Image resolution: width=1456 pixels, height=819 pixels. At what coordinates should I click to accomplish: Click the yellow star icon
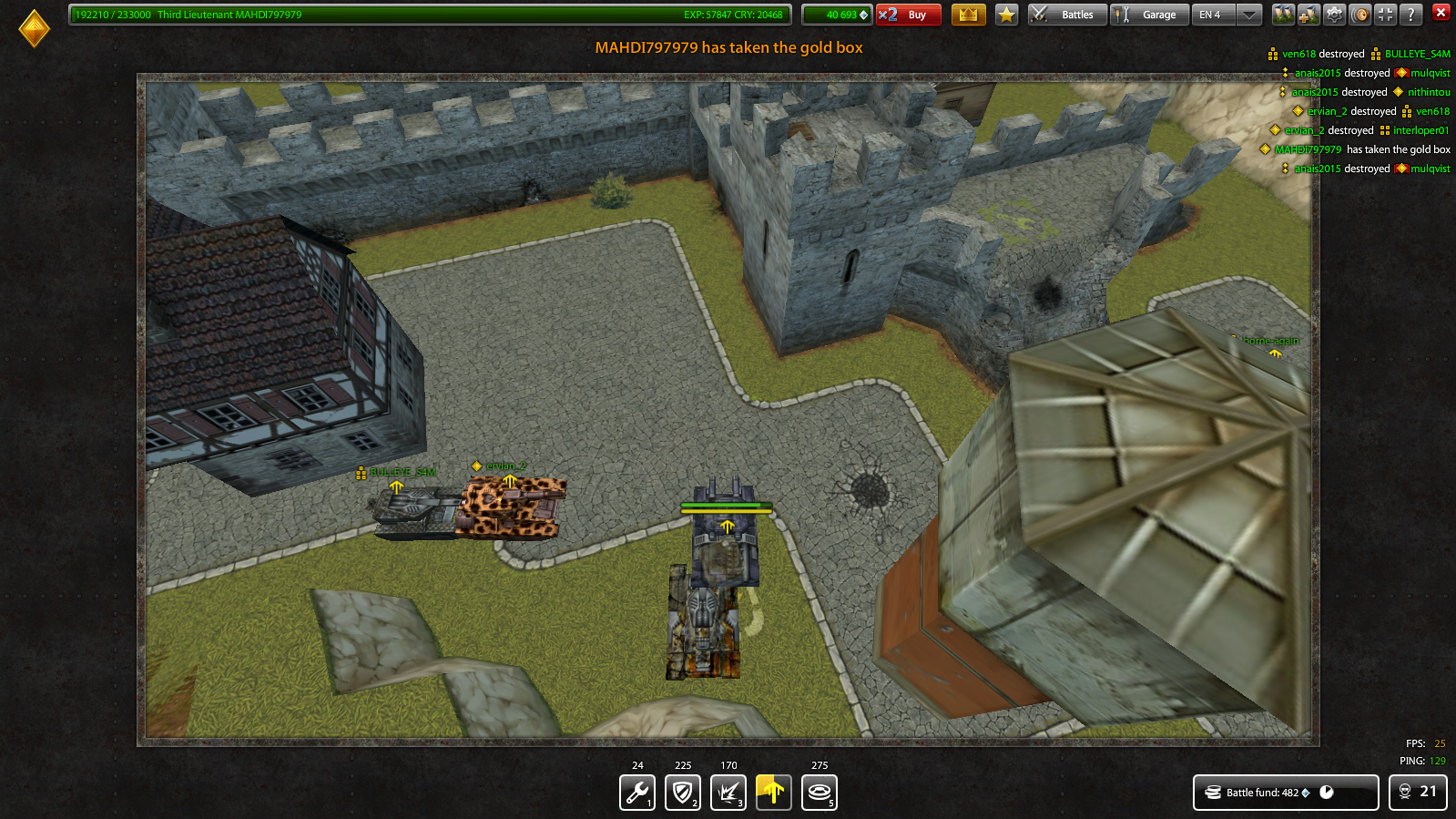(x=1006, y=14)
